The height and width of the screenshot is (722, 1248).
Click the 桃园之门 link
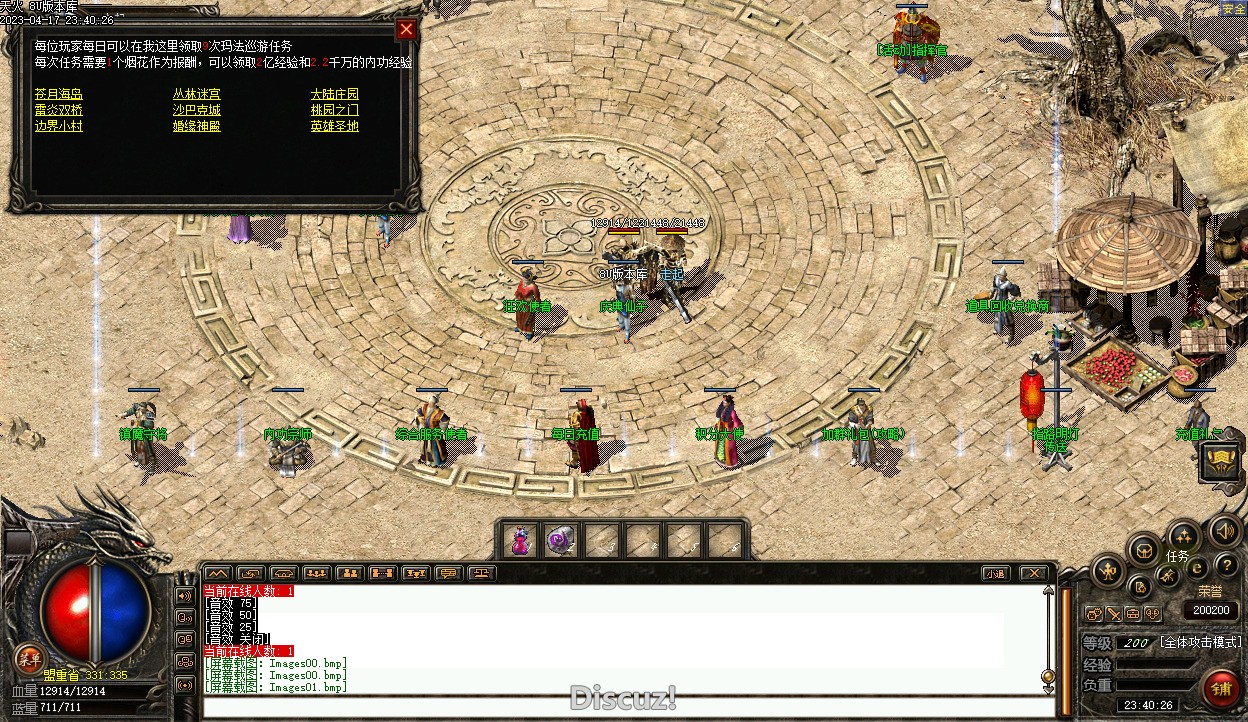pos(334,110)
